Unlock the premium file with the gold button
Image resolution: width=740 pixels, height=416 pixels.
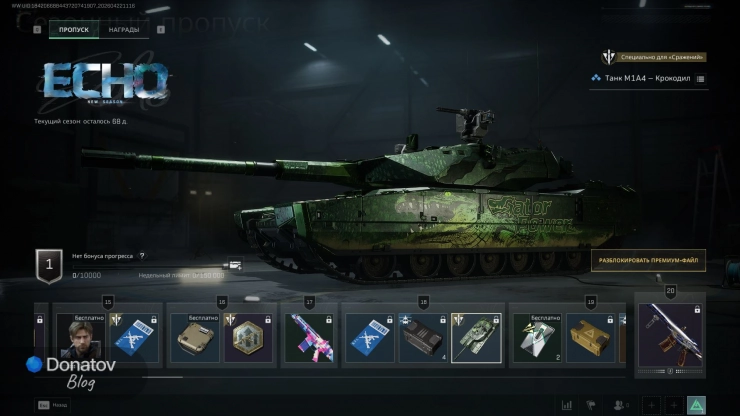click(648, 261)
